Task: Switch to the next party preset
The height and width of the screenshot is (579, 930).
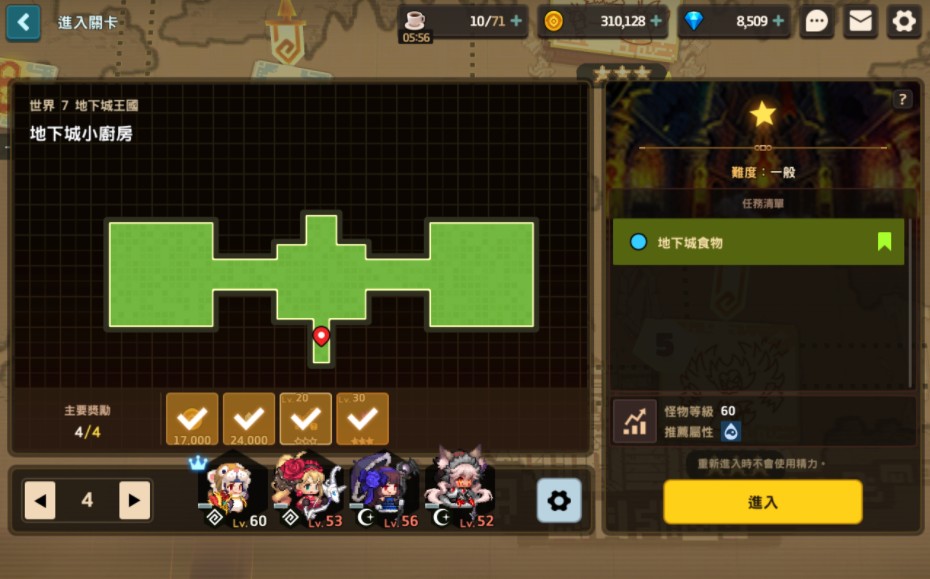Action: pos(134,500)
